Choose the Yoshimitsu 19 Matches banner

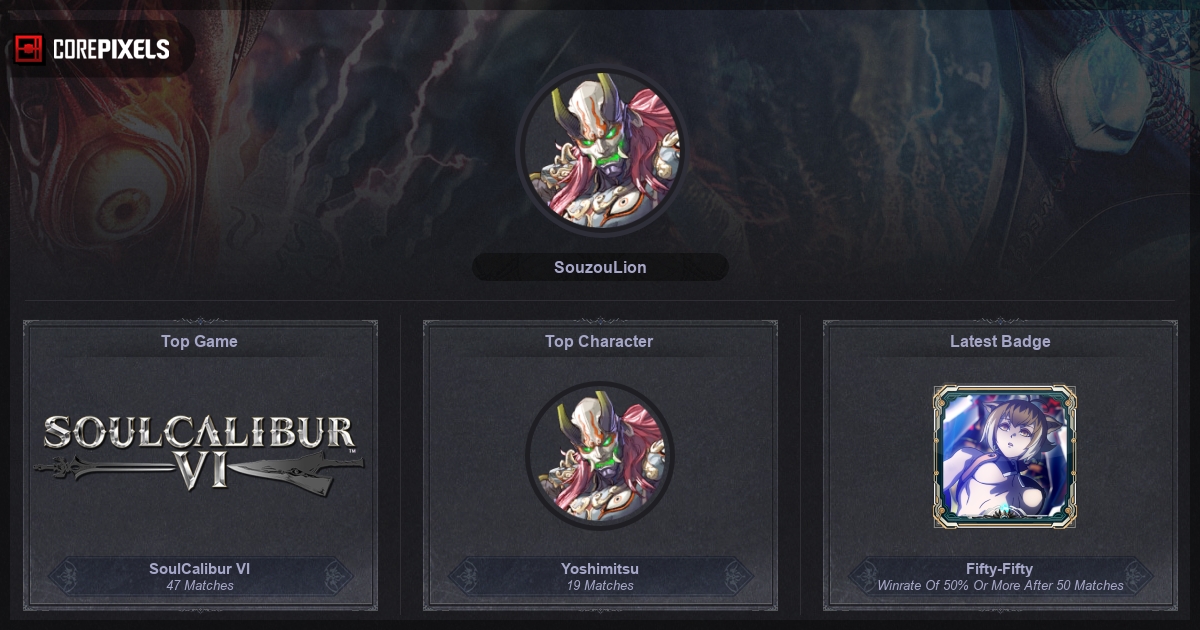(x=600, y=576)
